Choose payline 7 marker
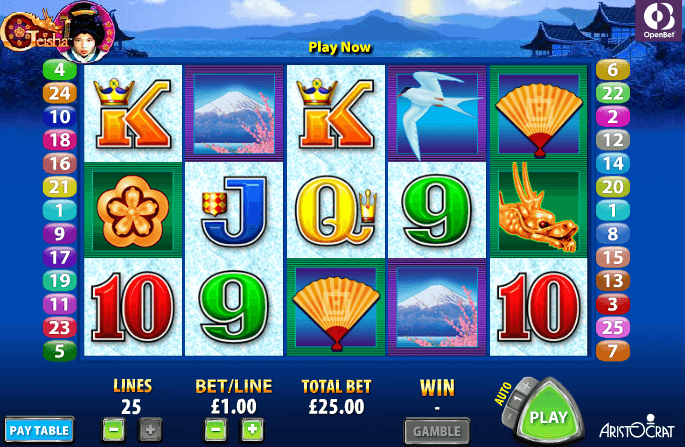The image size is (685, 447). click(612, 350)
